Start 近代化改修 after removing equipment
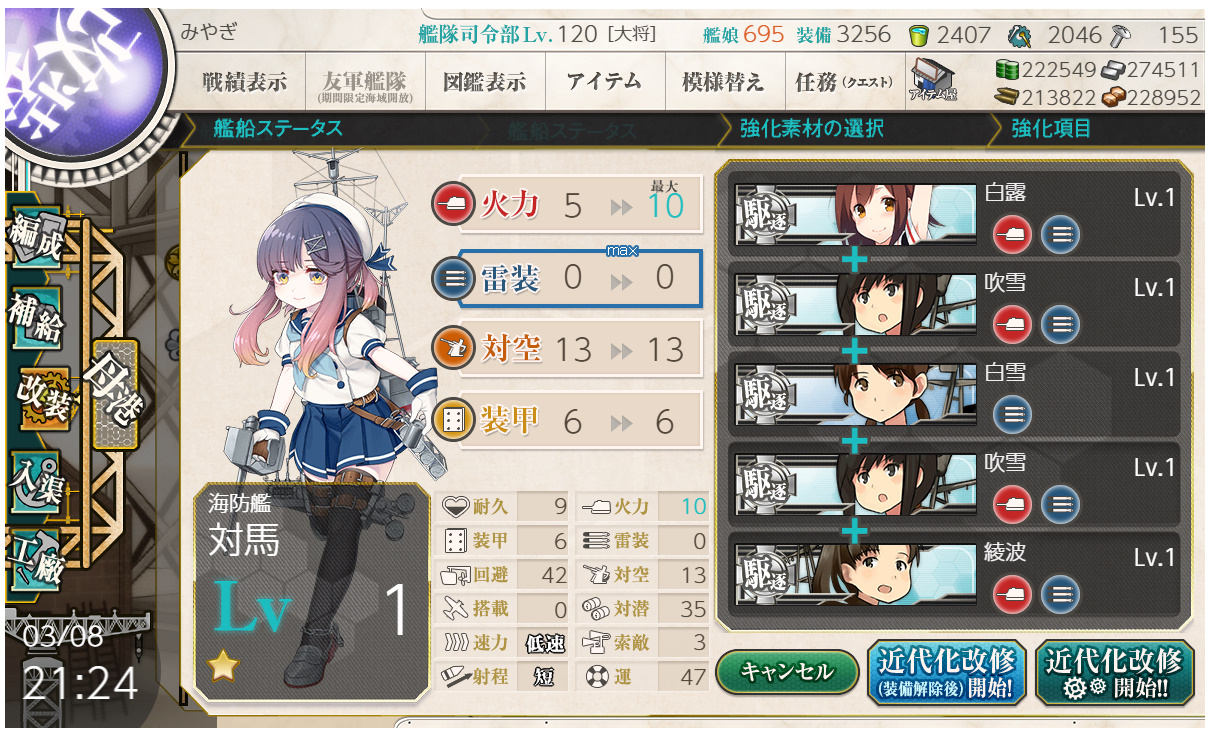Screen dimensions: 1208x732 click(946, 672)
